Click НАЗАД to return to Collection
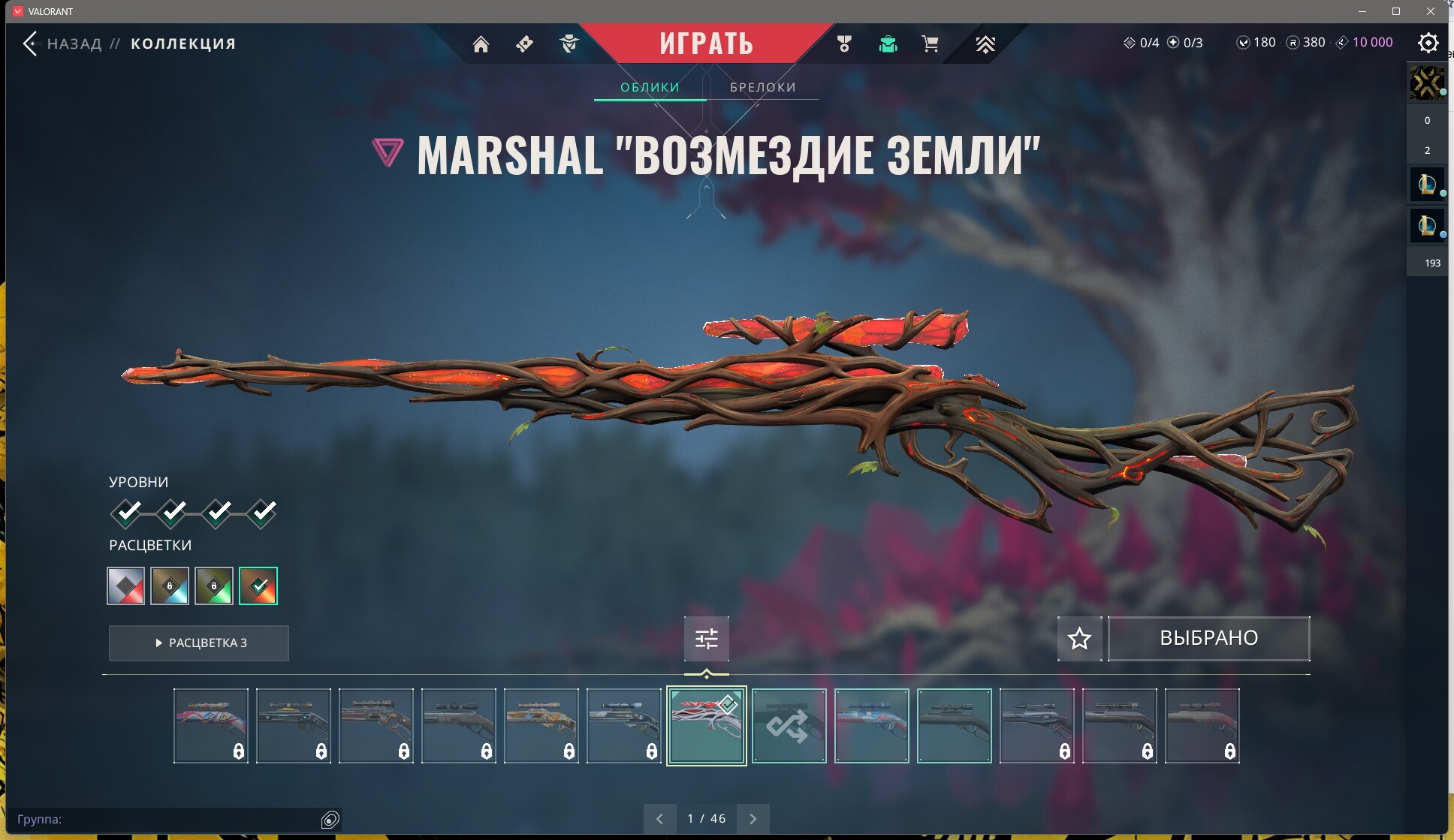Image resolution: width=1454 pixels, height=840 pixels. tap(74, 43)
